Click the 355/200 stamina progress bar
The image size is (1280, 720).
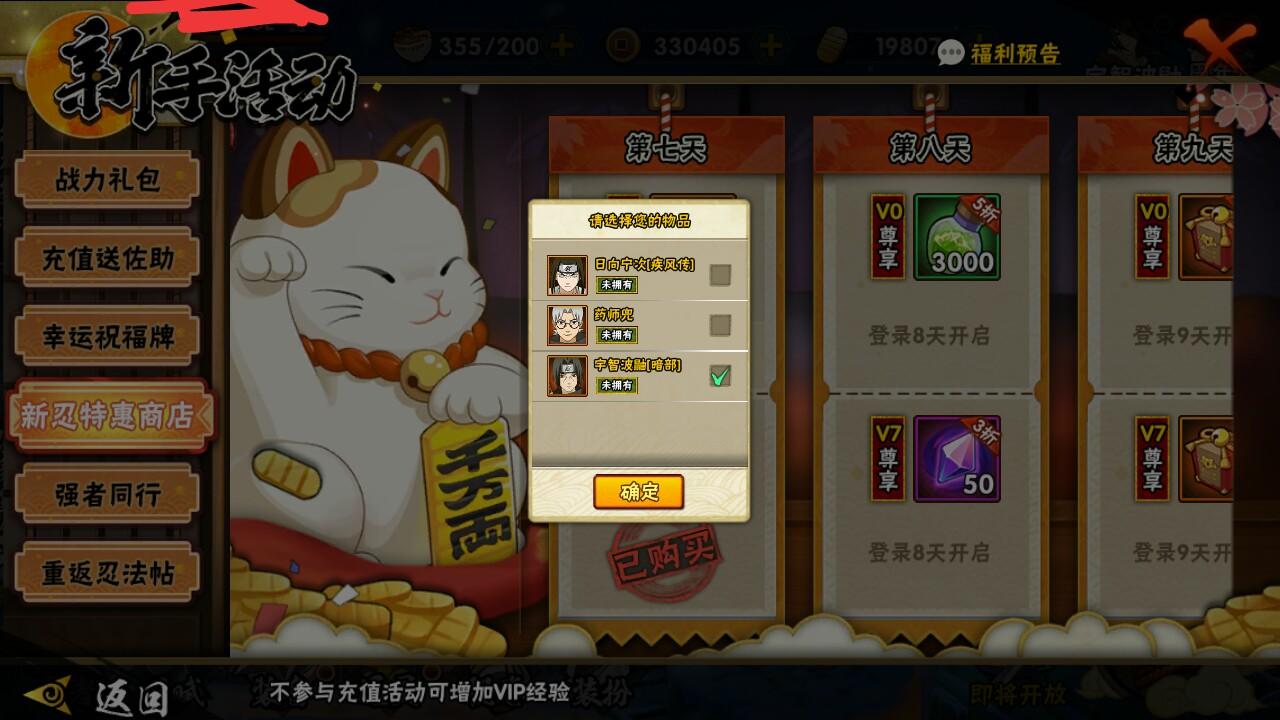click(x=489, y=43)
